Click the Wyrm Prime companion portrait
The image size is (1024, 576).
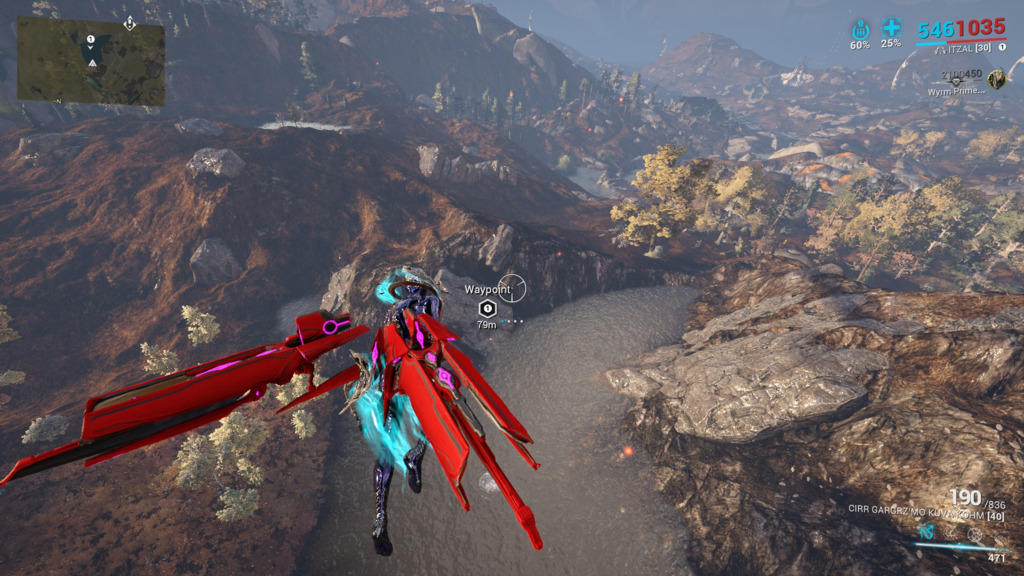point(996,79)
